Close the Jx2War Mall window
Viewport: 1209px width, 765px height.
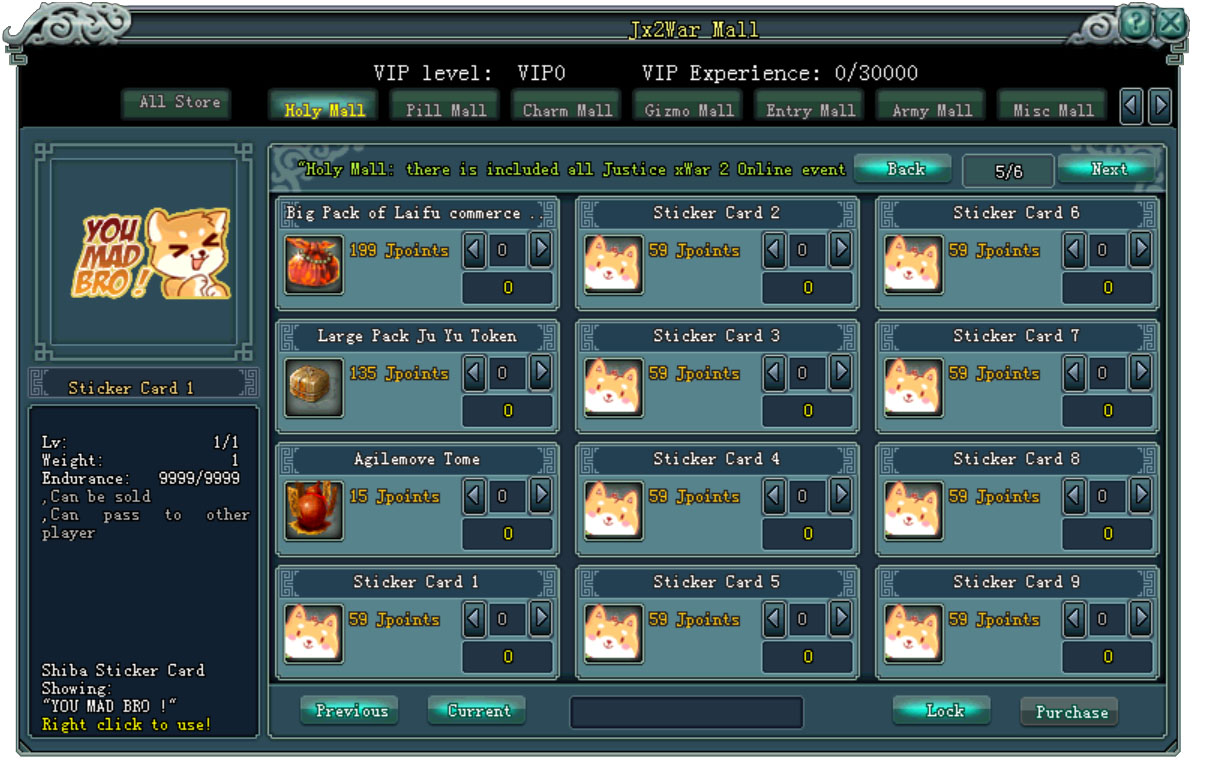(x=1172, y=23)
